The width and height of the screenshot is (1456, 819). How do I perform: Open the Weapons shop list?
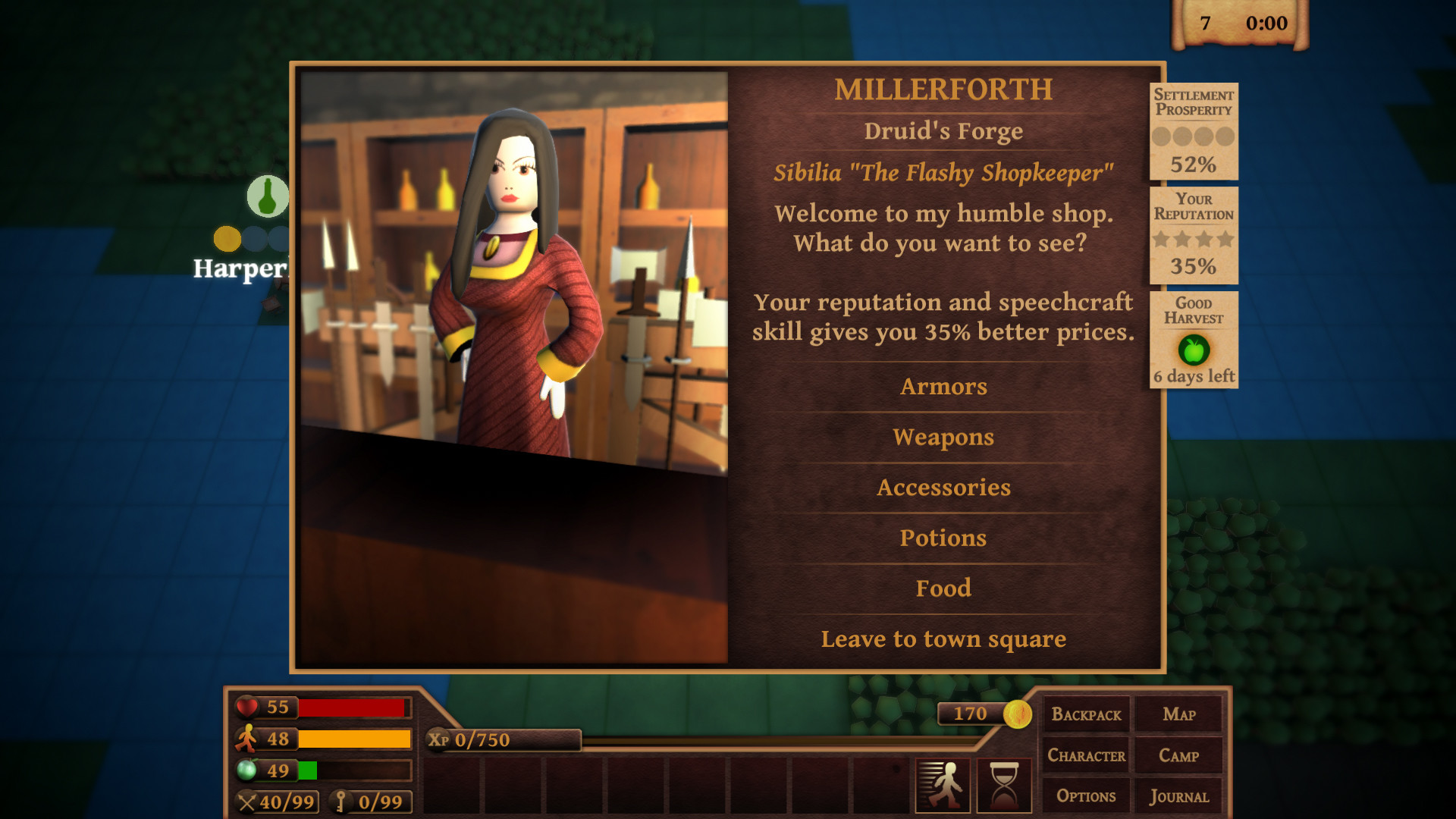pyautogui.click(x=943, y=438)
